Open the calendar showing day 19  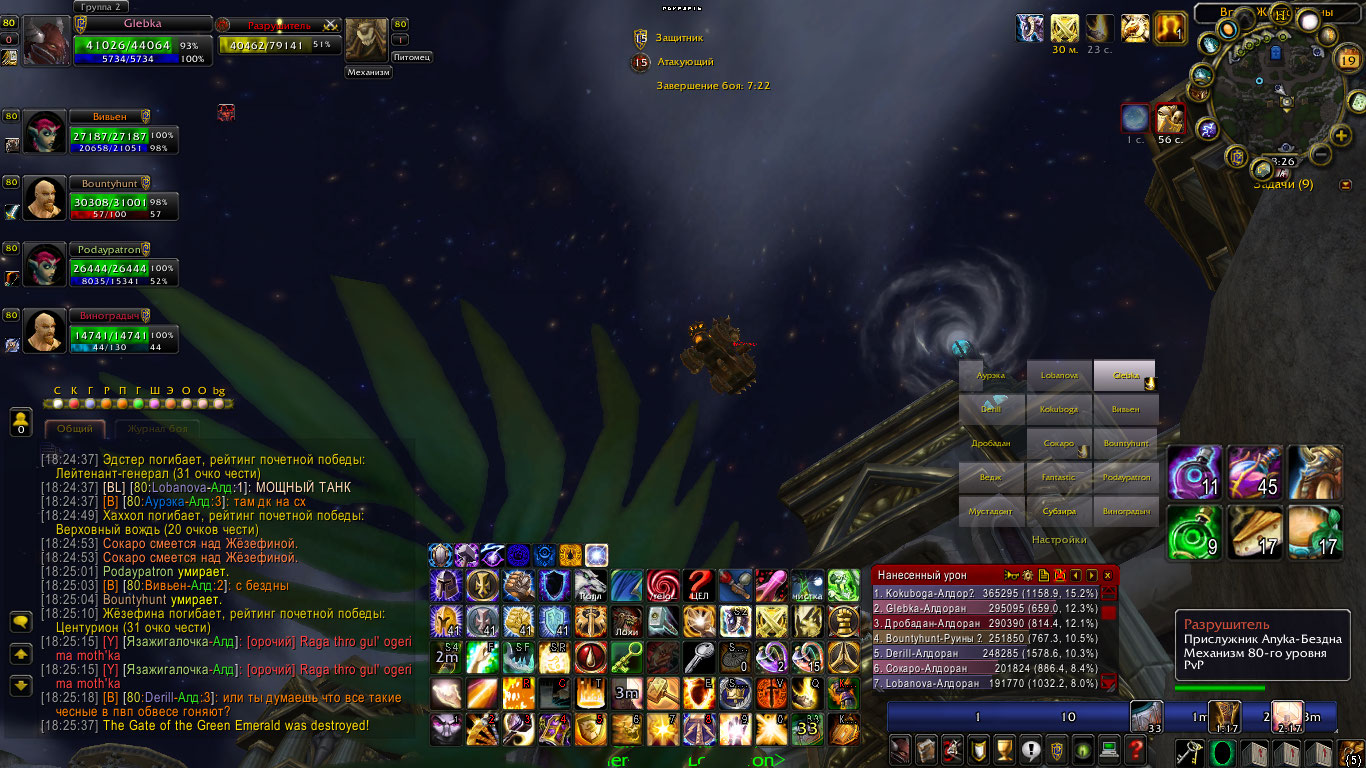(1347, 60)
